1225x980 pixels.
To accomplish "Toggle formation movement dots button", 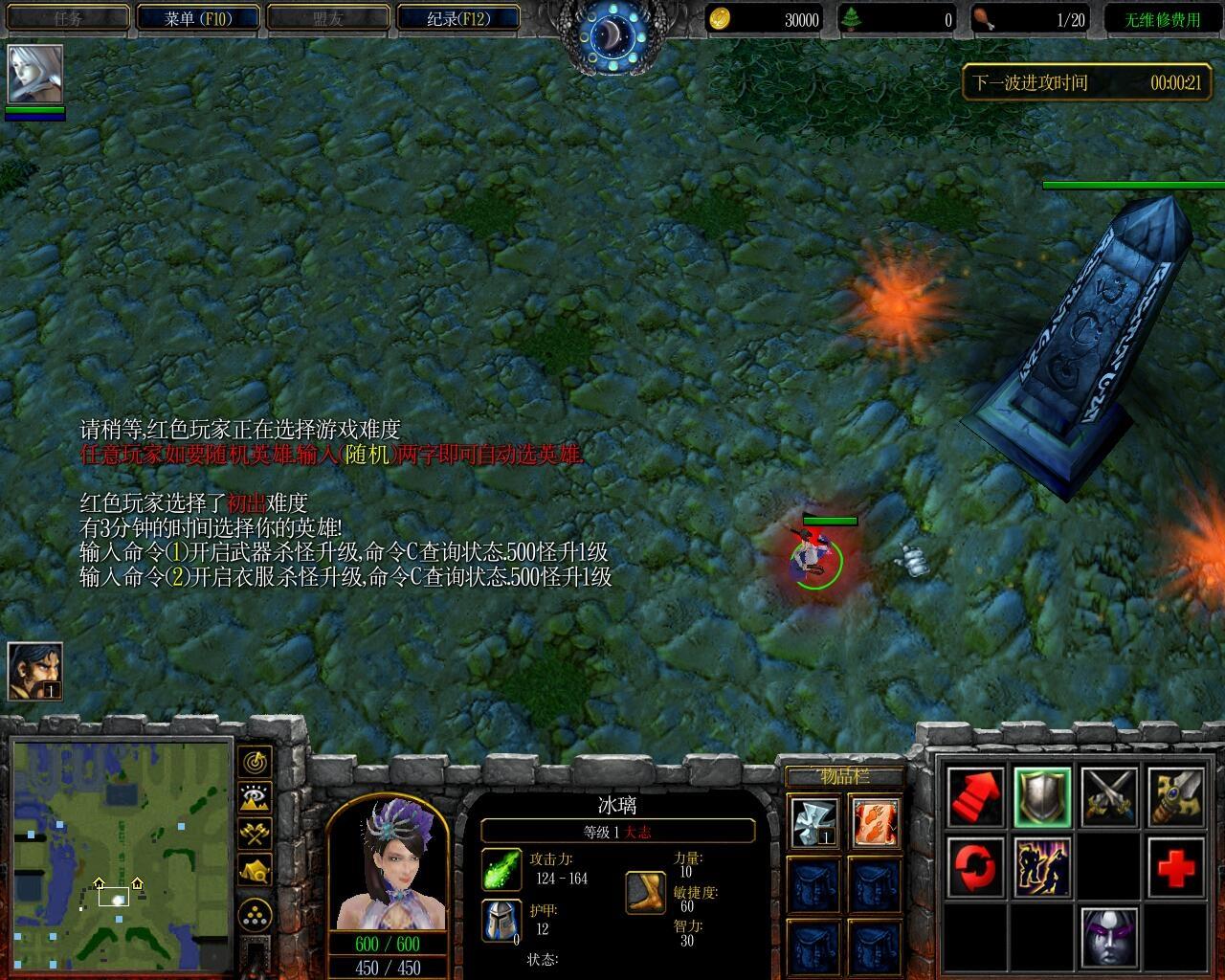I will [x=256, y=916].
